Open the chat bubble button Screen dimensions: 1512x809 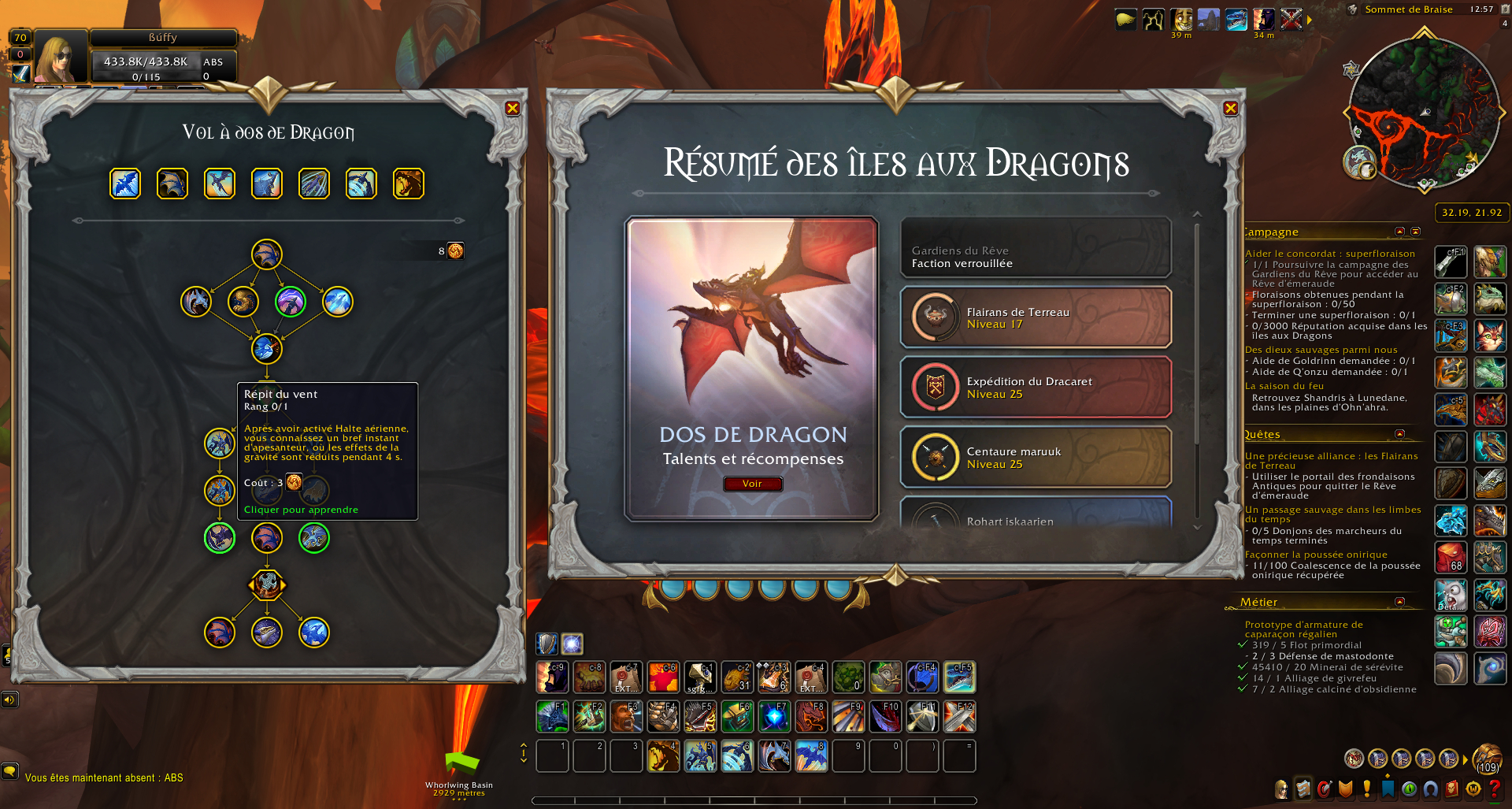pos(10,770)
